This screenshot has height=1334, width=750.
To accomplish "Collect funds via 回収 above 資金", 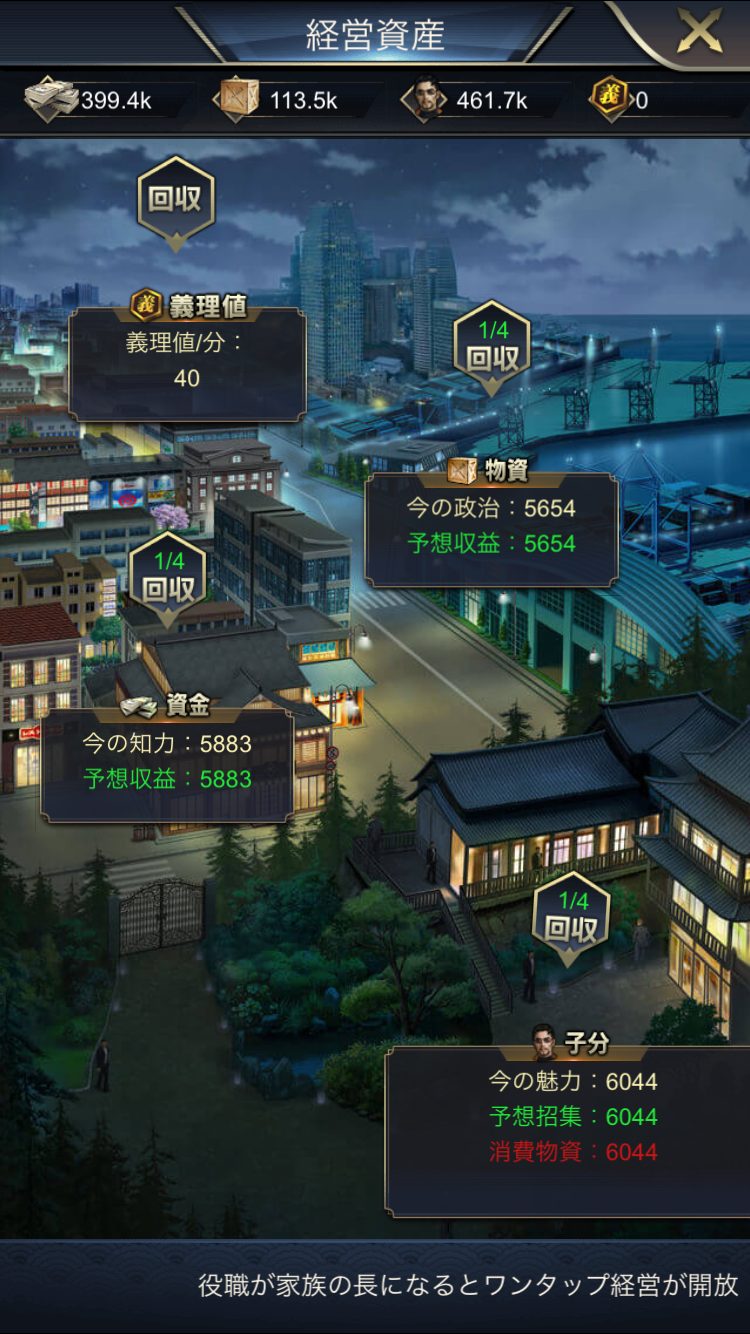I will click(x=168, y=579).
